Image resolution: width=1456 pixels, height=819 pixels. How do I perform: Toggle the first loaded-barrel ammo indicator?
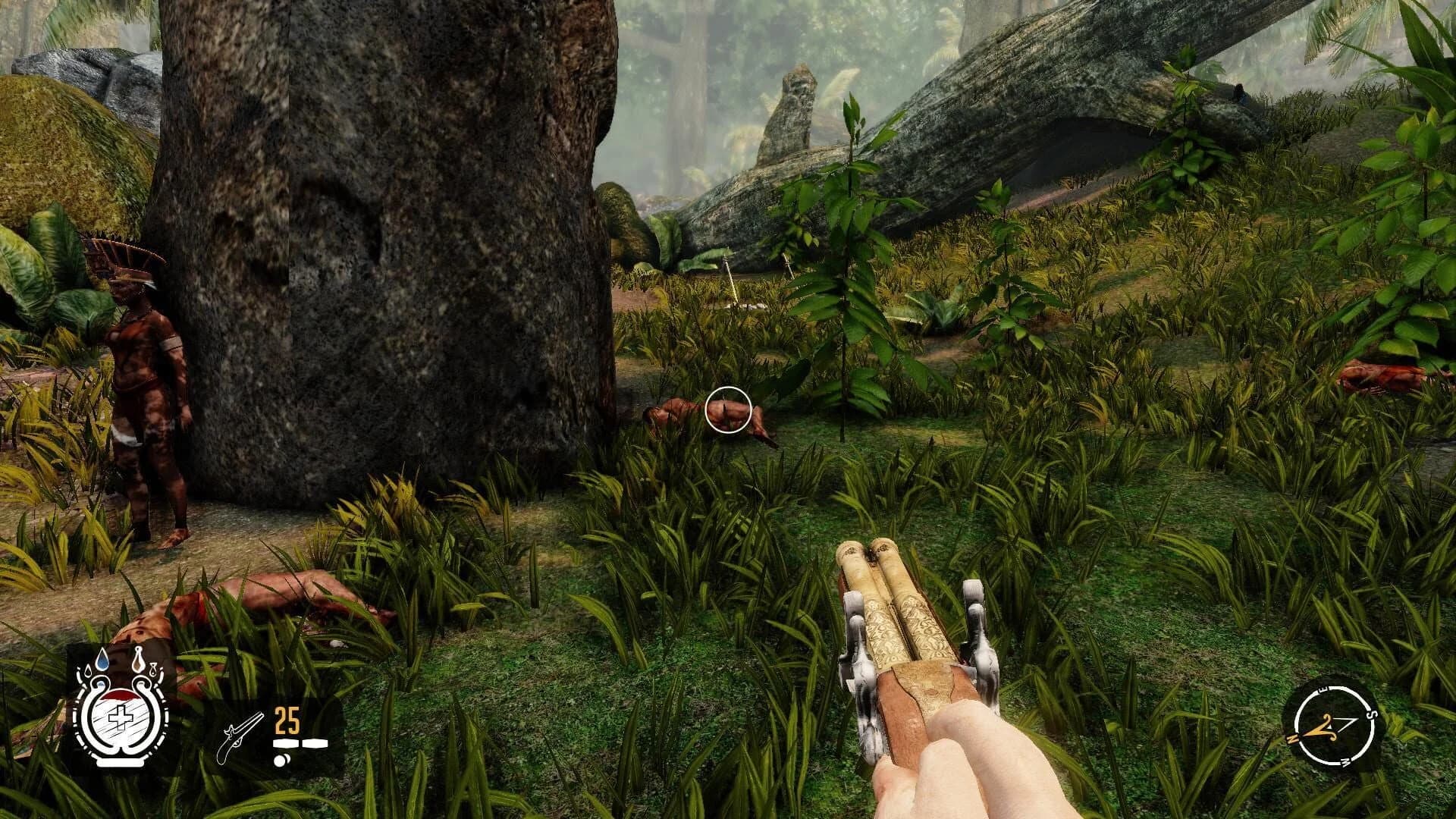tap(287, 742)
